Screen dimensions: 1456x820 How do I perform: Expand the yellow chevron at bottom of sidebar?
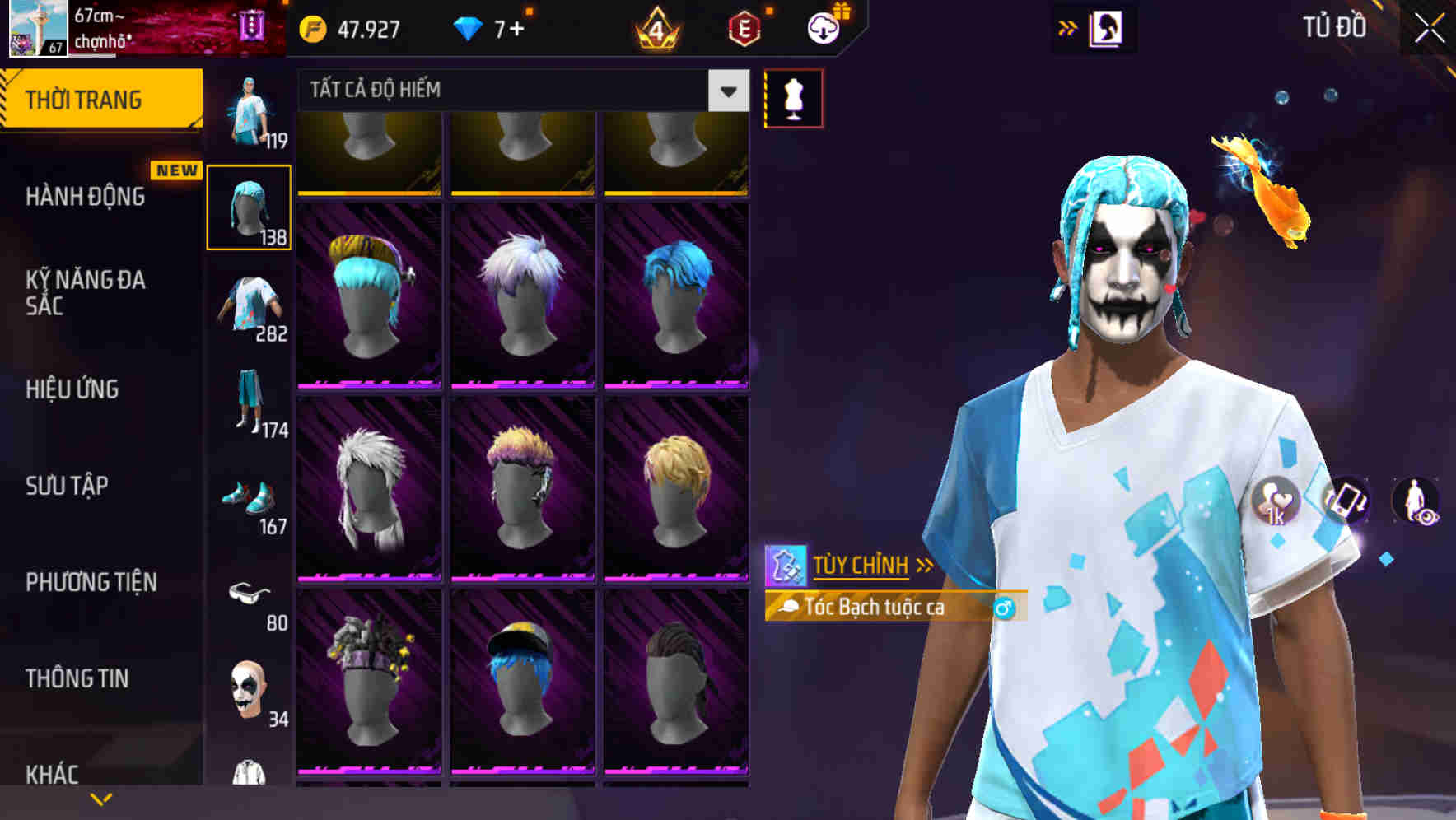coord(101,798)
